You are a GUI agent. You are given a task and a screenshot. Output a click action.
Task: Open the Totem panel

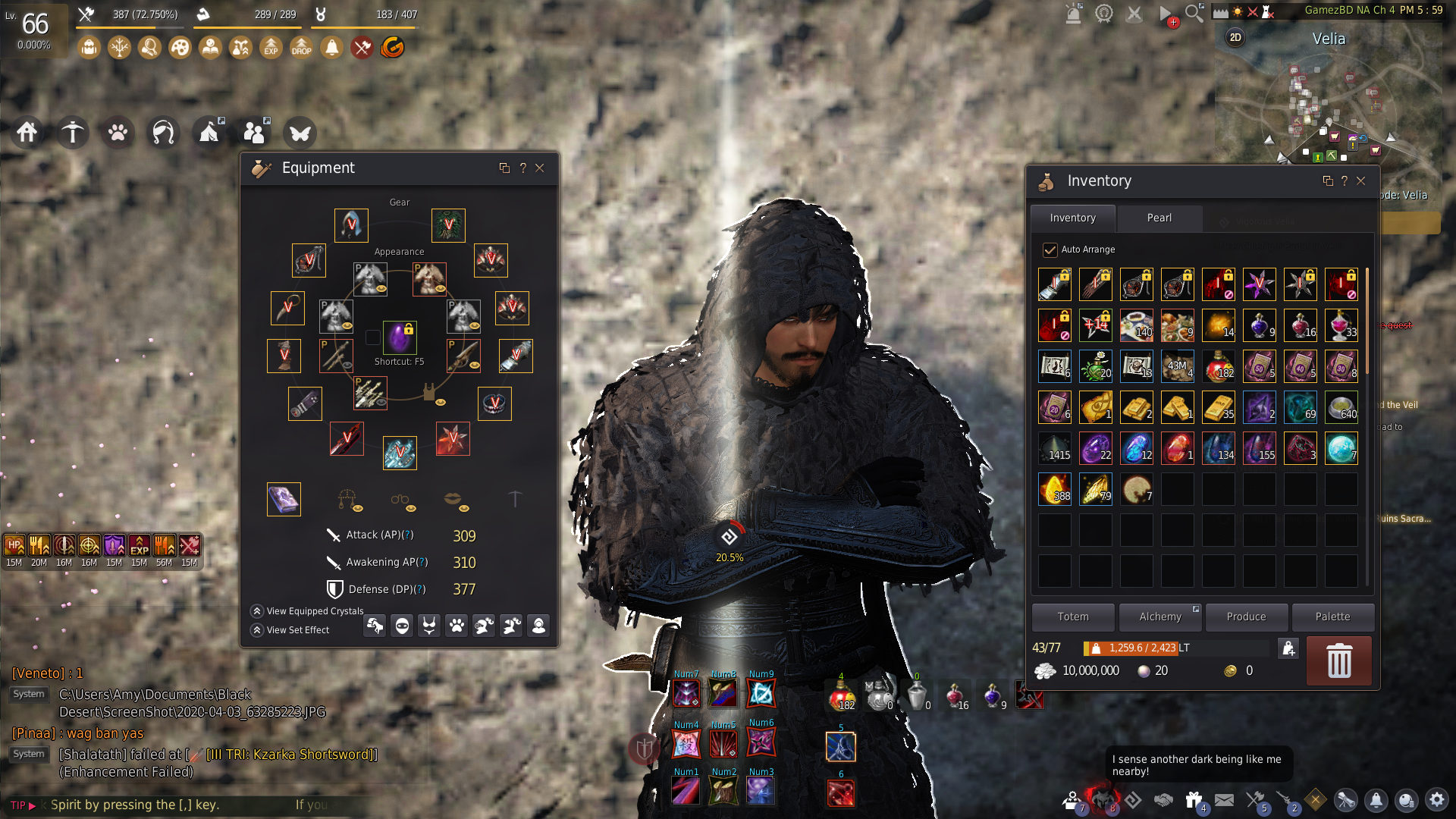click(x=1073, y=617)
